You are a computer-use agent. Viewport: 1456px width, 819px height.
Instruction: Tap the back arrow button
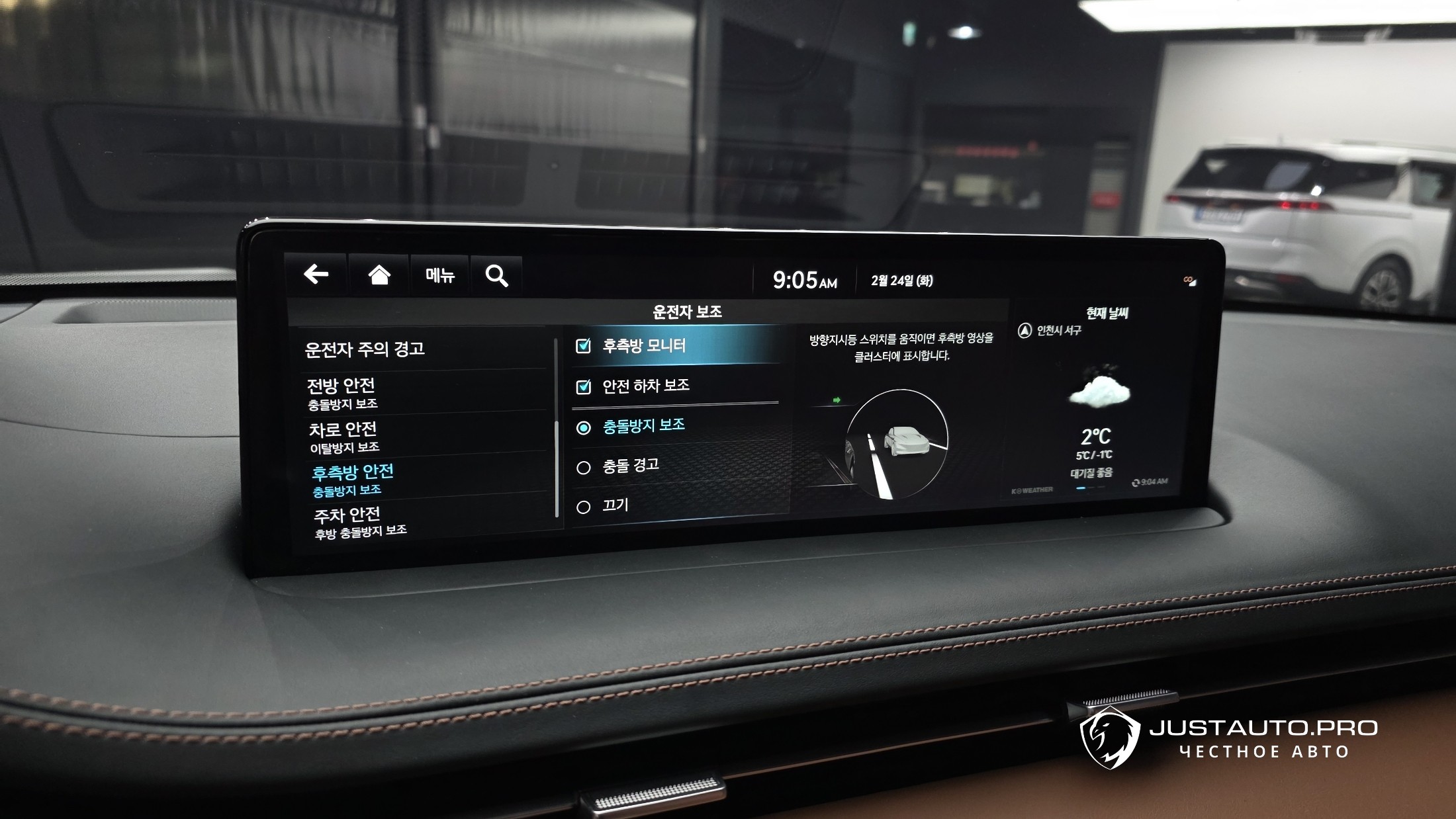tap(316, 274)
